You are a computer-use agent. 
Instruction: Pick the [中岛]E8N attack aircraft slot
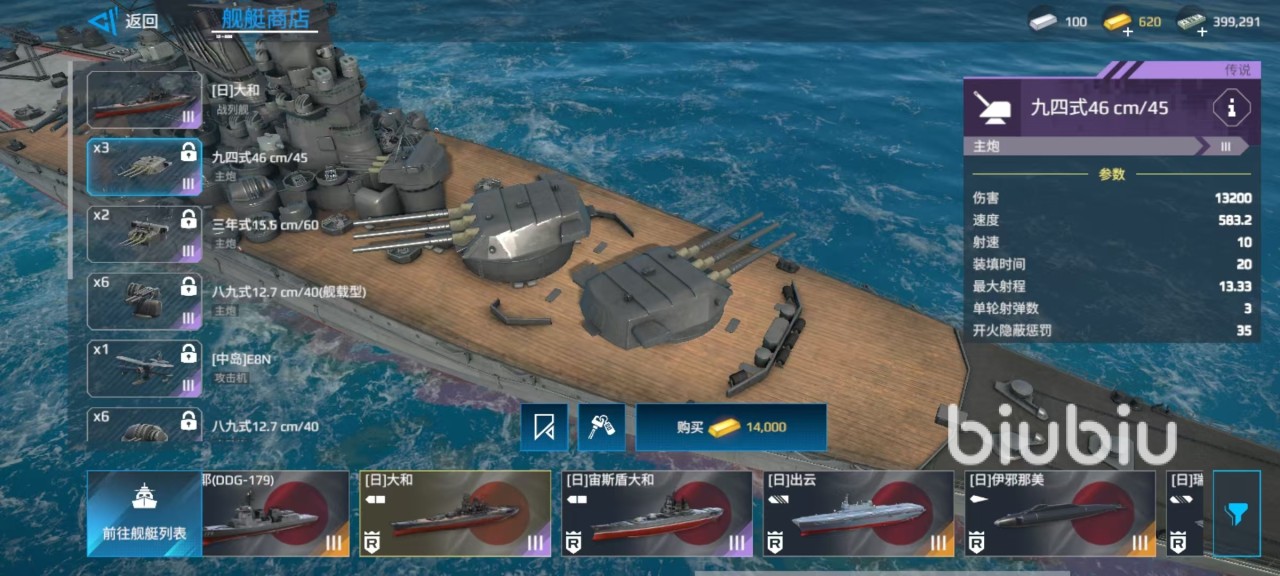click(145, 367)
